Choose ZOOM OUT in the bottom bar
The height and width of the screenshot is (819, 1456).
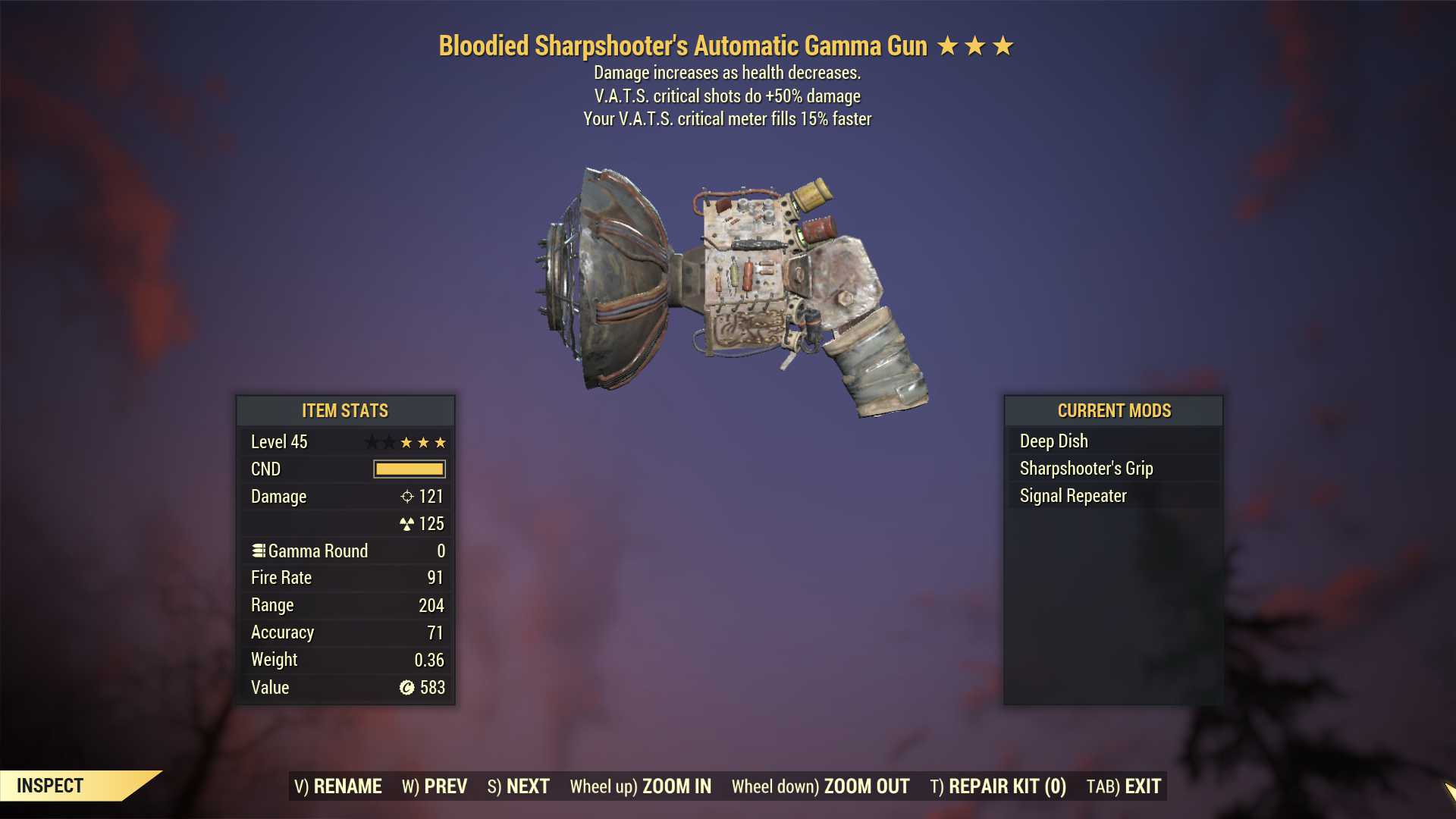pos(821,786)
